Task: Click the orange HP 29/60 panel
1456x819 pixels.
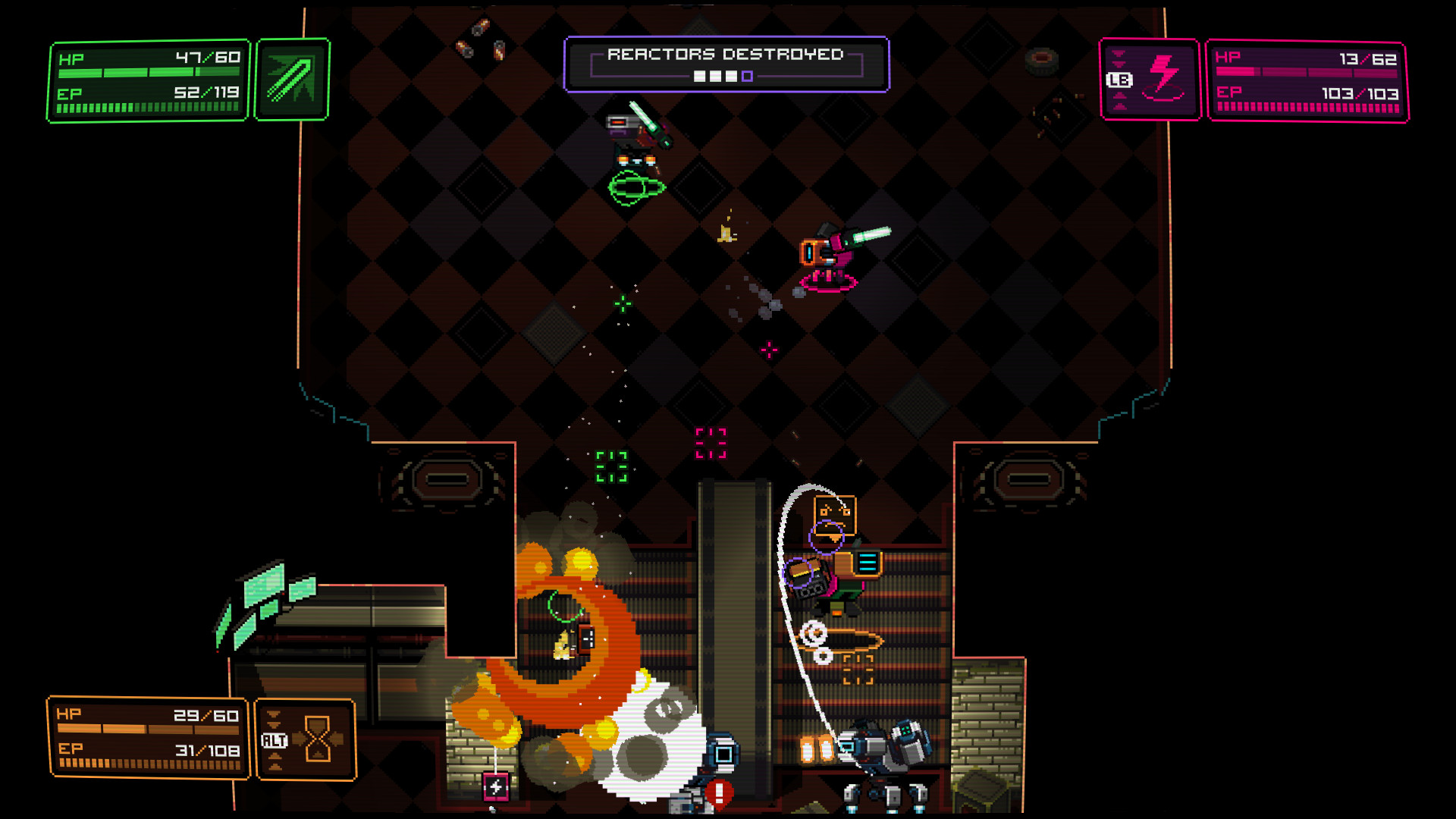Action: click(148, 736)
